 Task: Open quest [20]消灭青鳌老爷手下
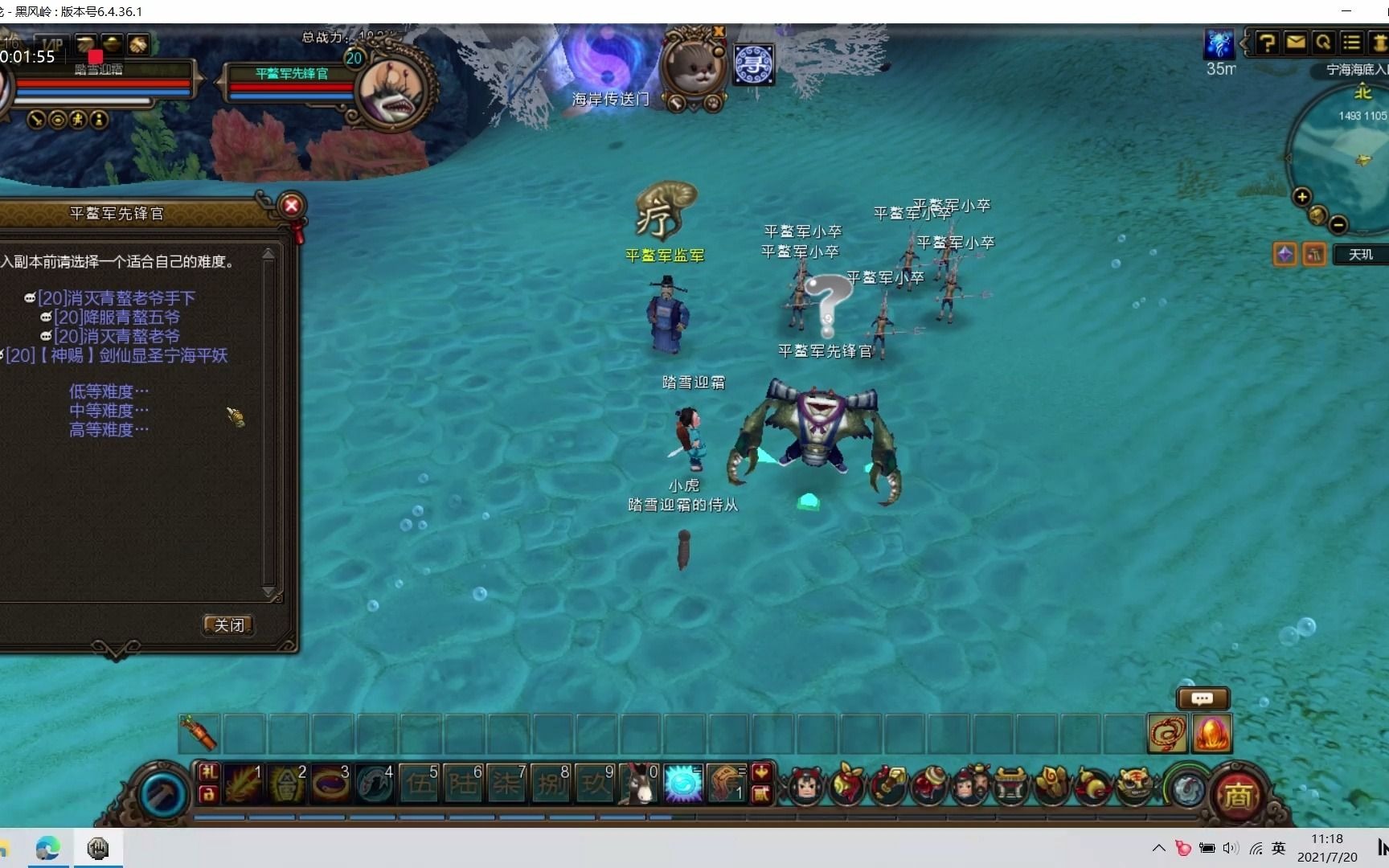tap(116, 298)
